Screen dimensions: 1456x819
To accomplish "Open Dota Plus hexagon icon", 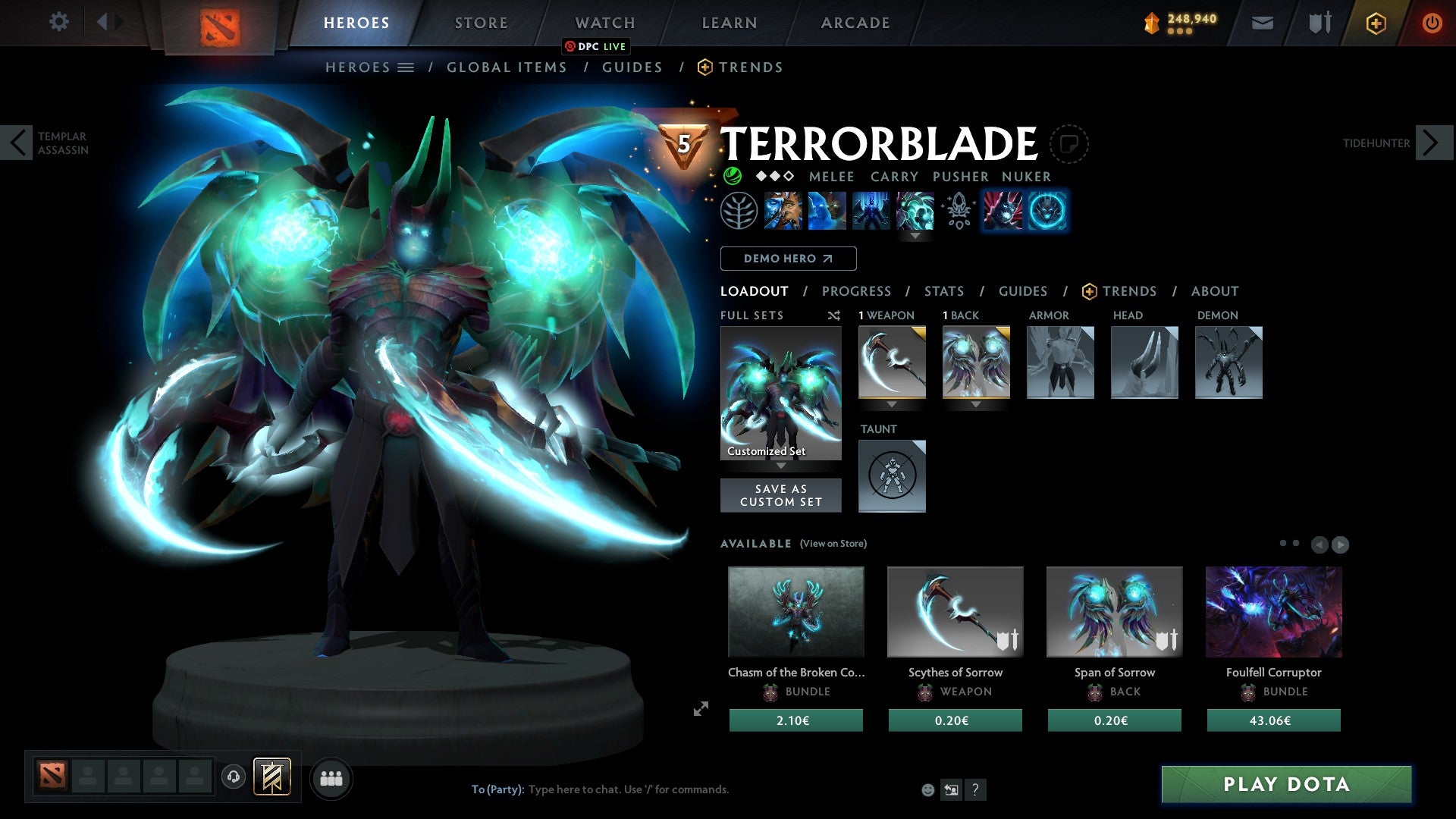I will [1375, 23].
